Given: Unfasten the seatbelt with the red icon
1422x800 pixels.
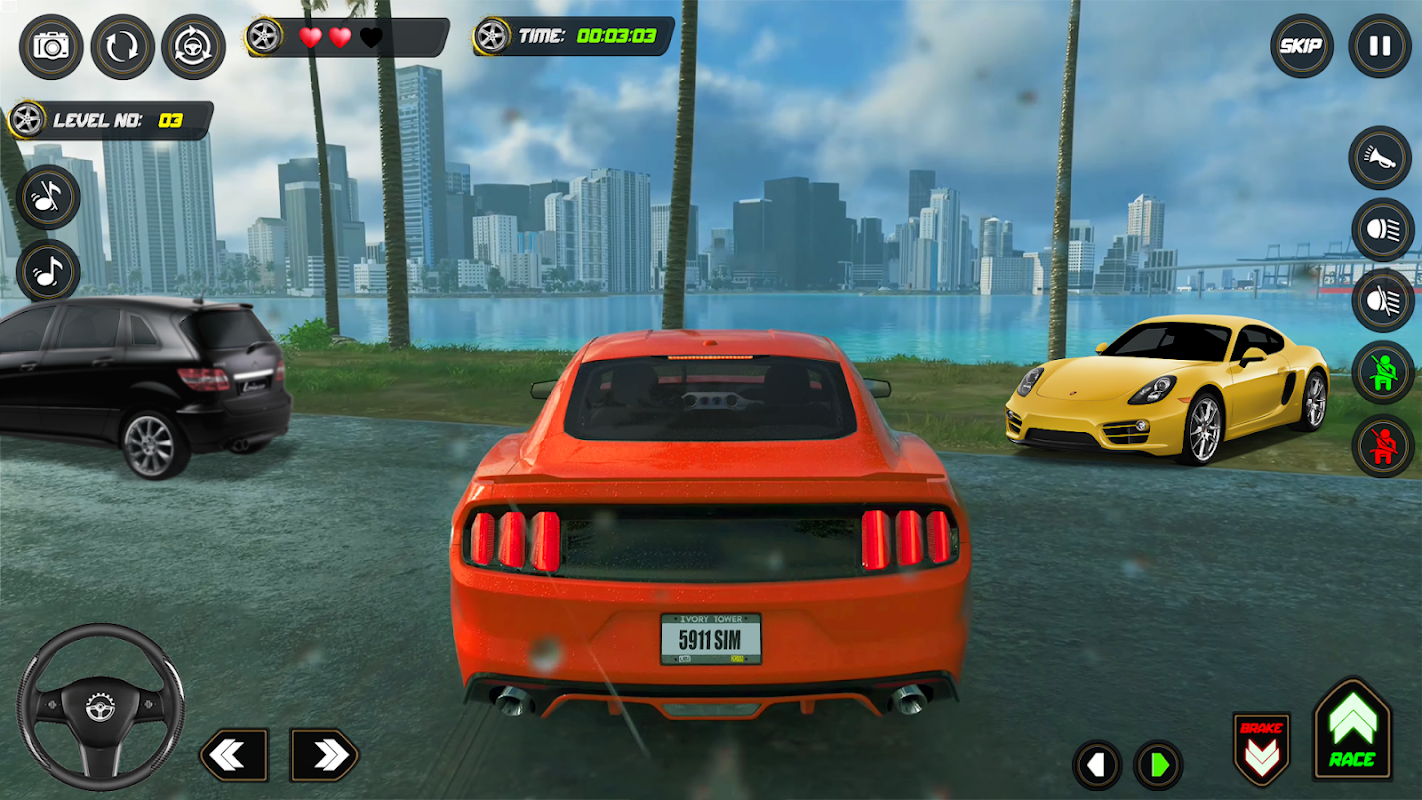Looking at the screenshot, I should [x=1382, y=445].
